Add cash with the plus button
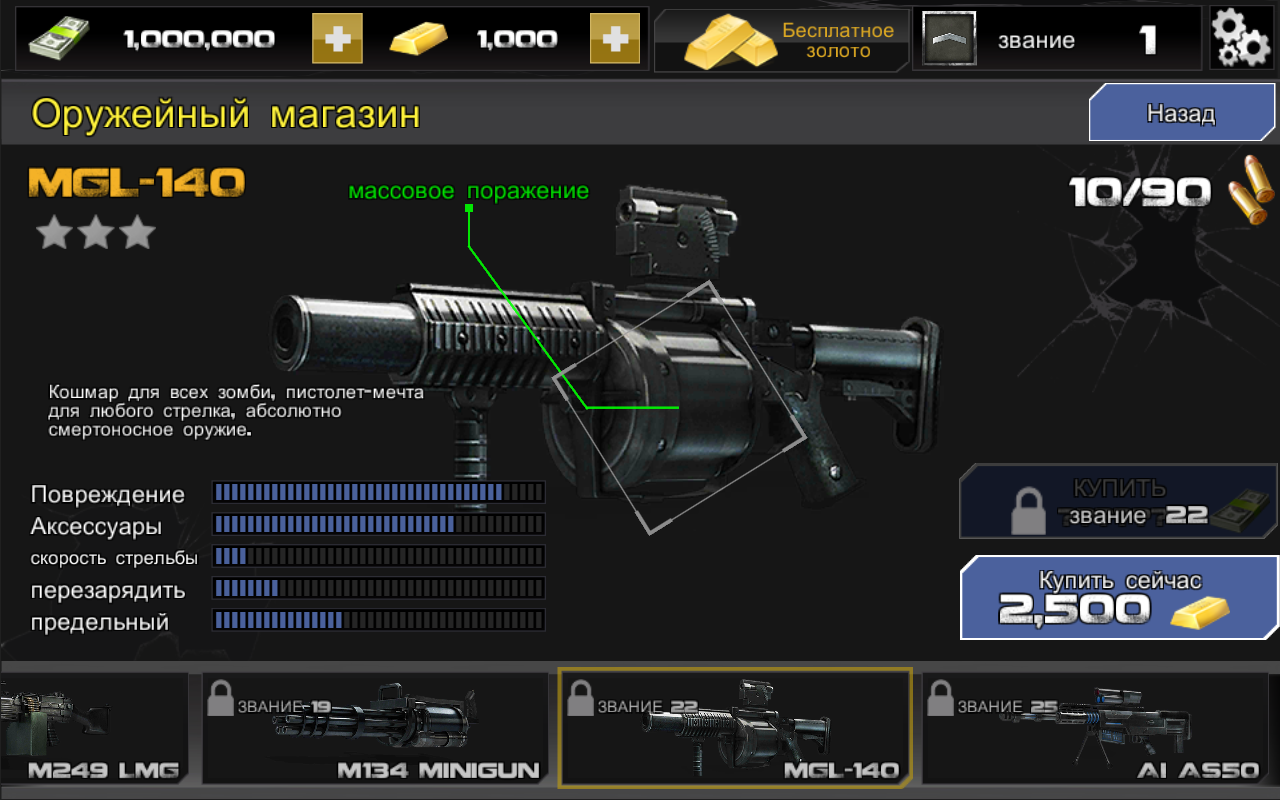The image size is (1280, 800). [x=337, y=39]
